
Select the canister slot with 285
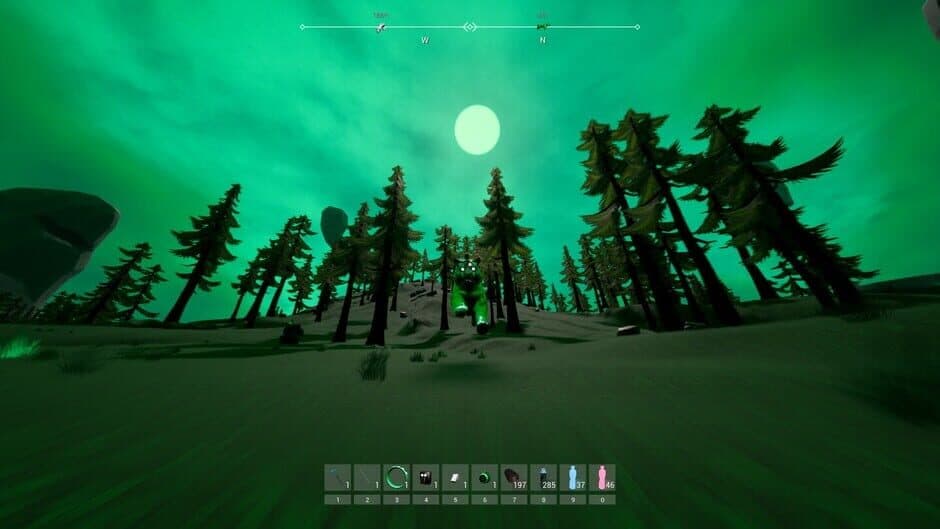pos(543,477)
